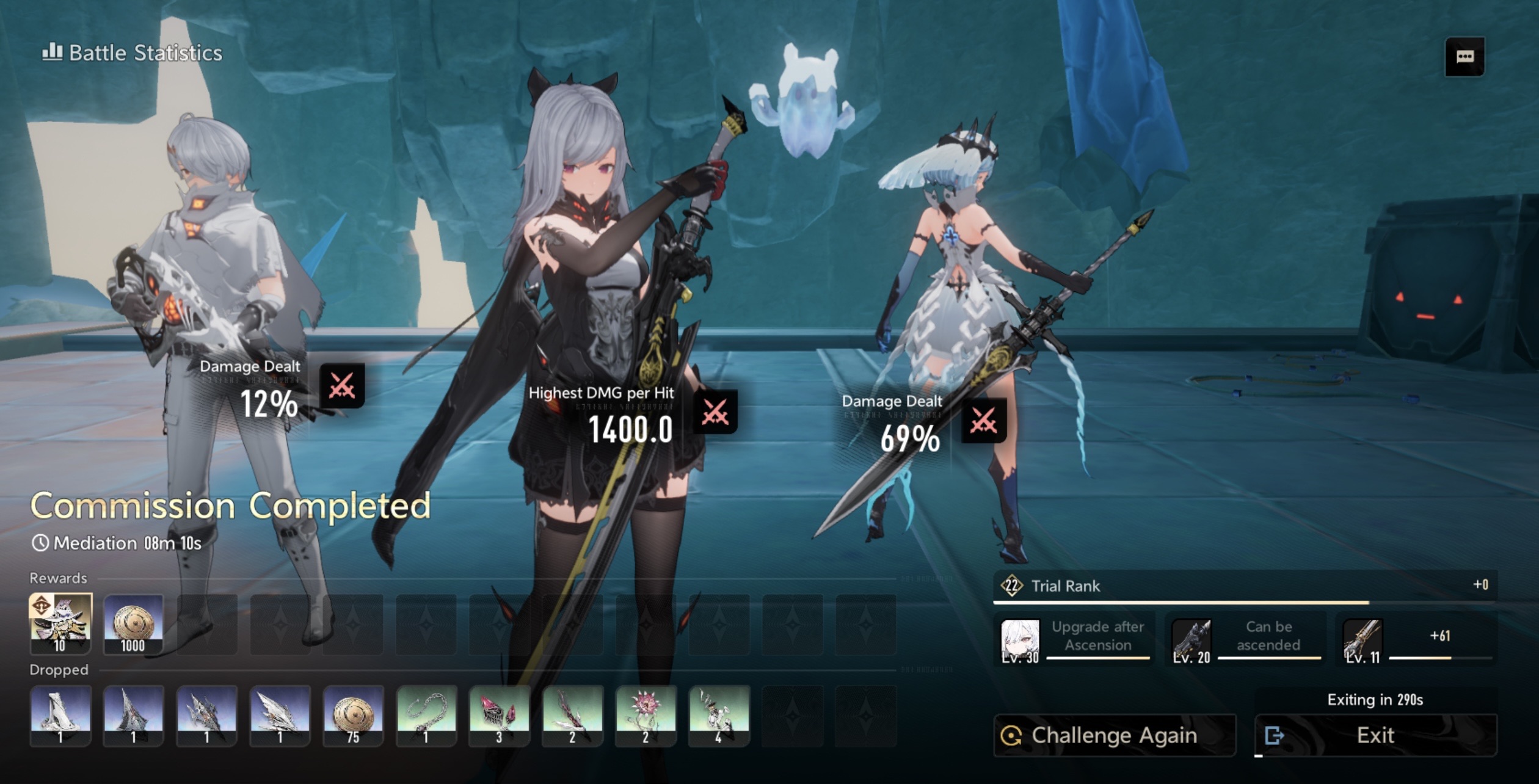Toggle the 12% Damage Dealt stat icon

pyautogui.click(x=342, y=386)
